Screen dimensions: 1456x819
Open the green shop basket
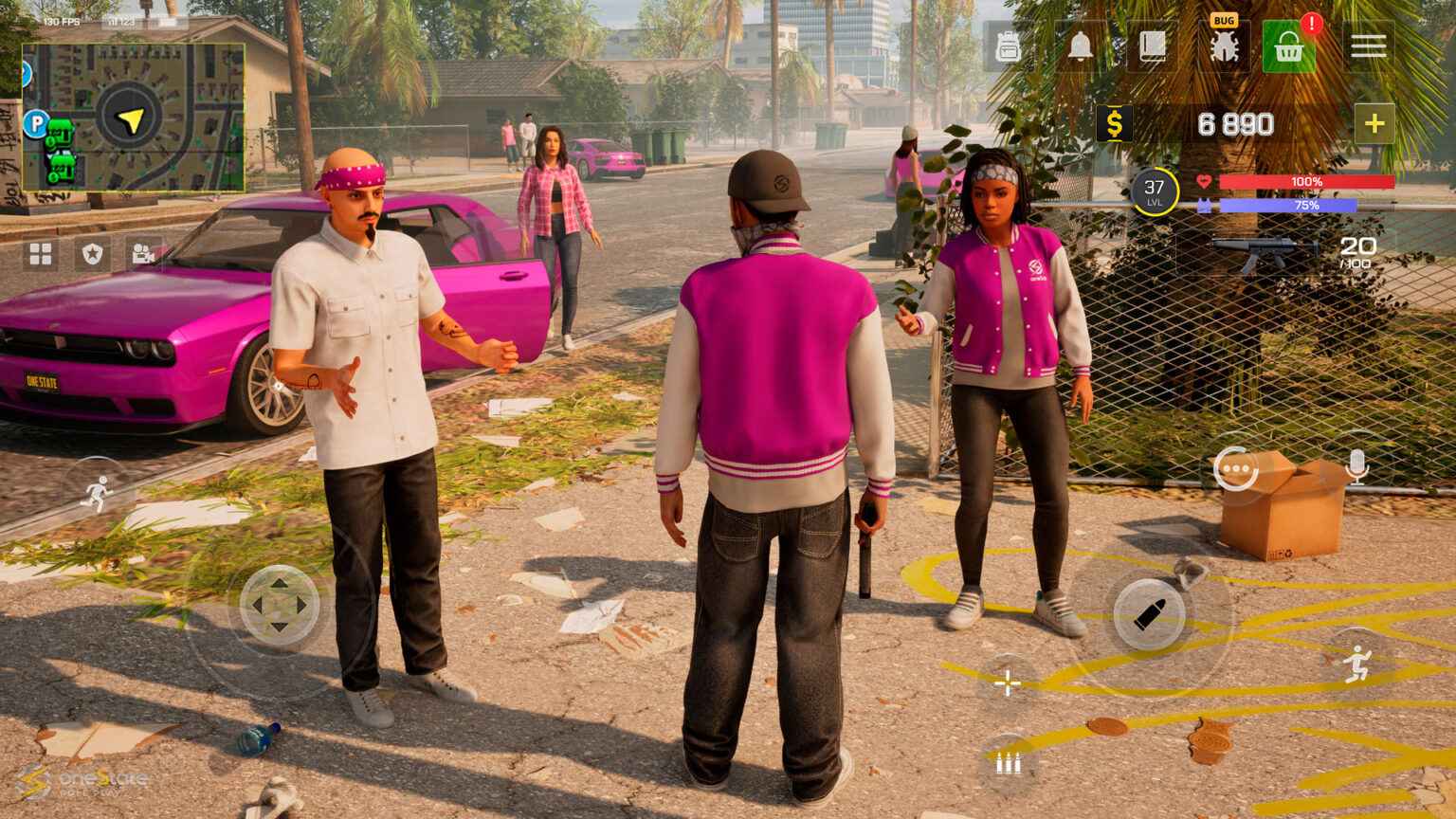point(1291,45)
